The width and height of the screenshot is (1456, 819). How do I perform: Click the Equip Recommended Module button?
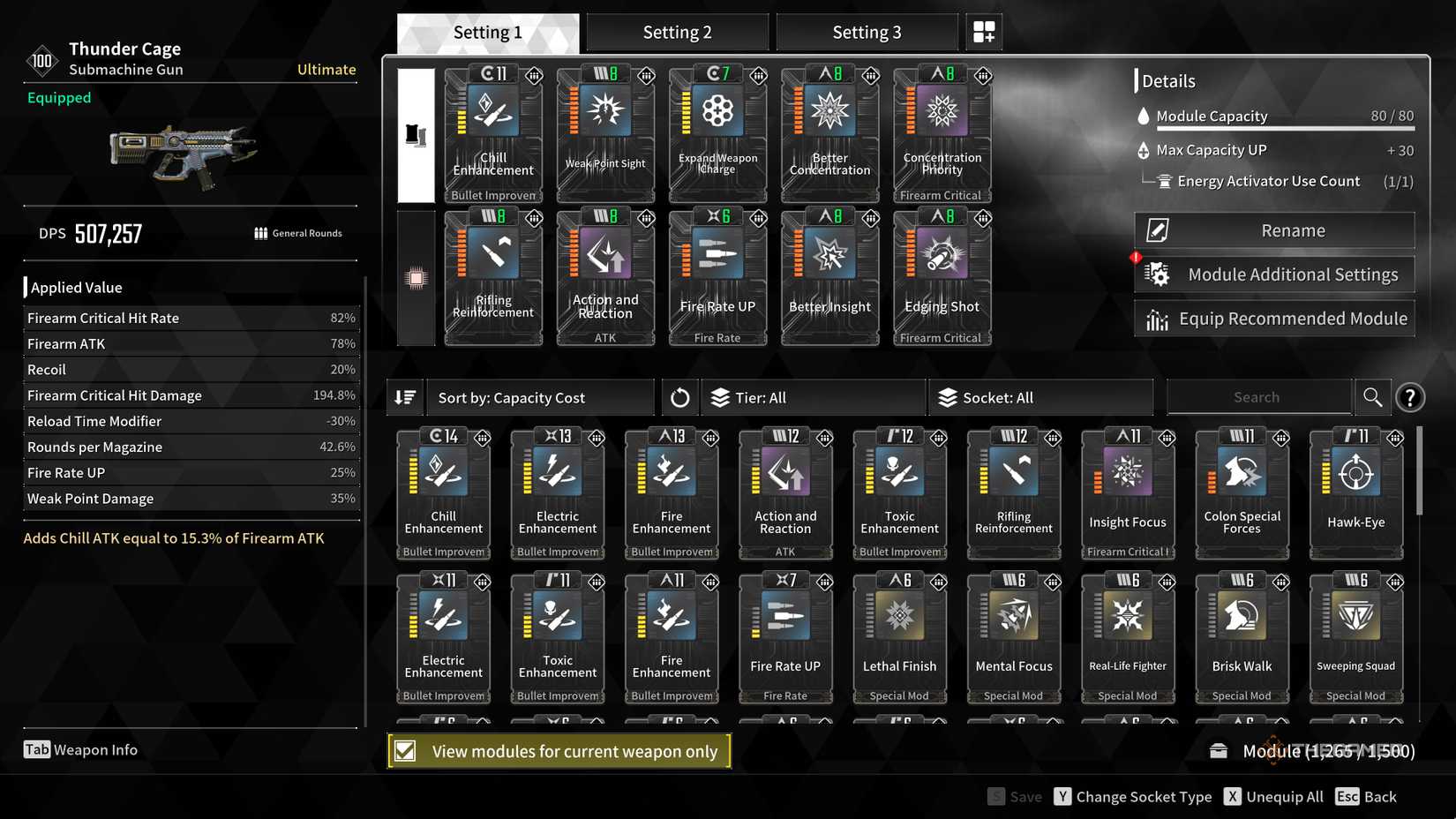(1273, 318)
